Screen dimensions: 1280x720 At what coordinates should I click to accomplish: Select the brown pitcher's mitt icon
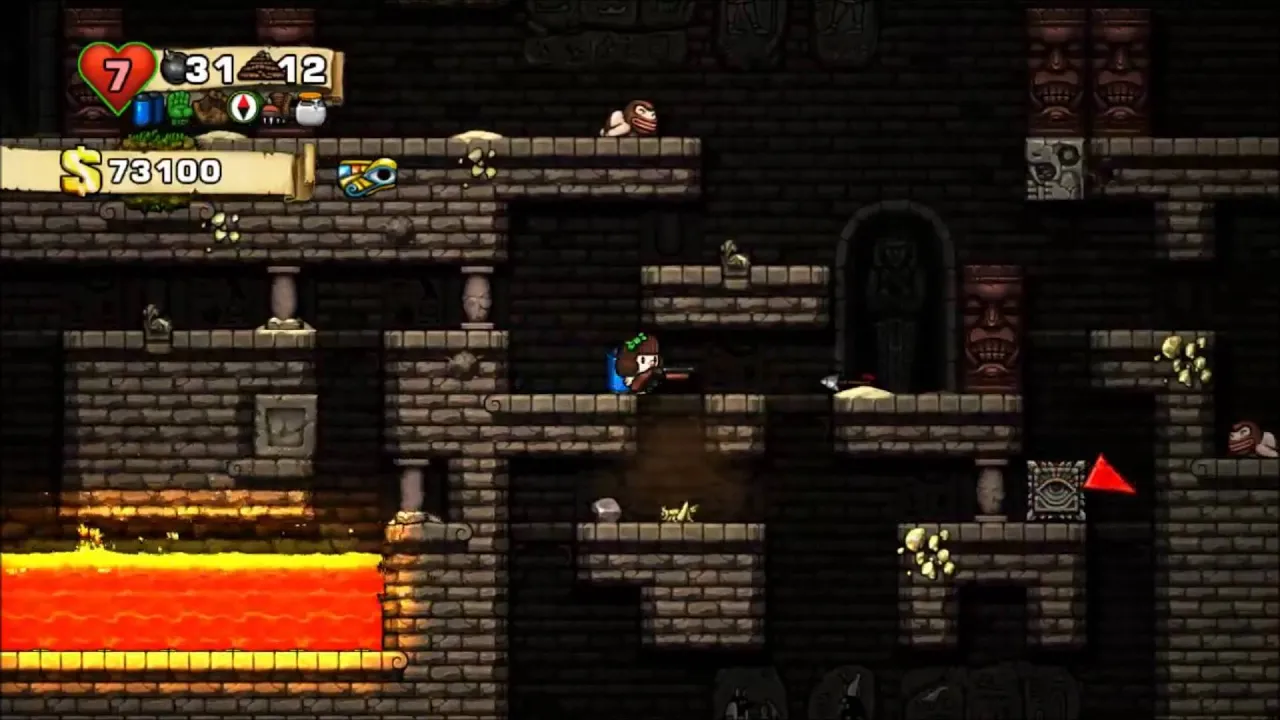click(x=211, y=108)
